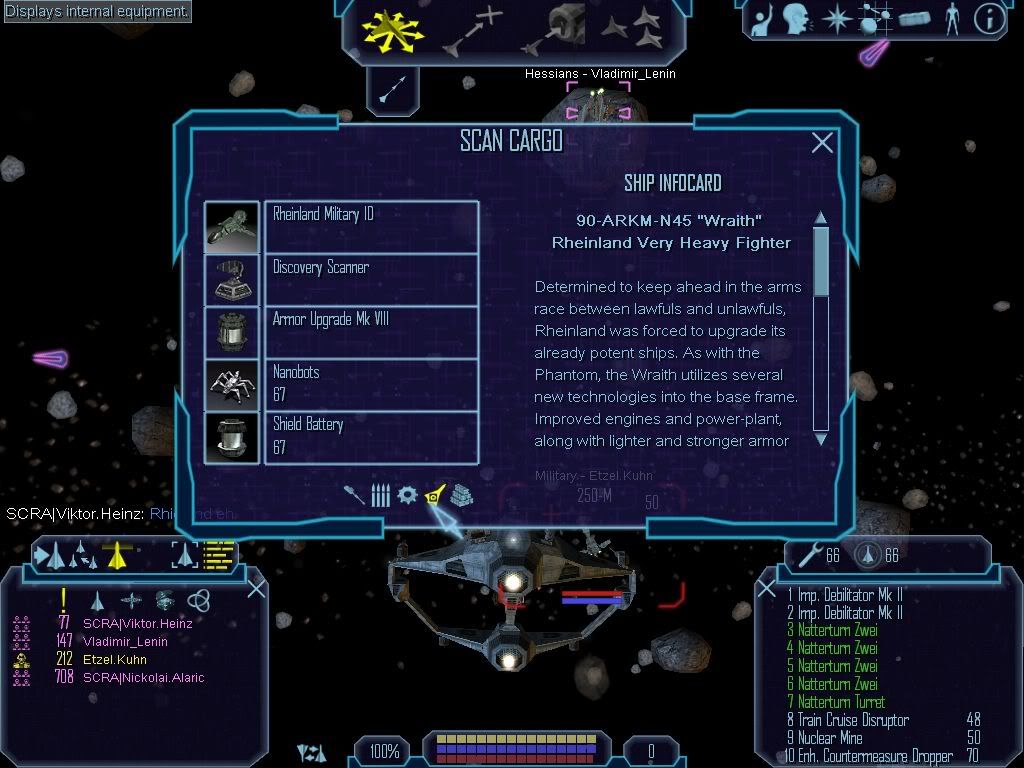
Task: Target SCRA|Nickolai.Alaric in contact list
Action: (143, 677)
